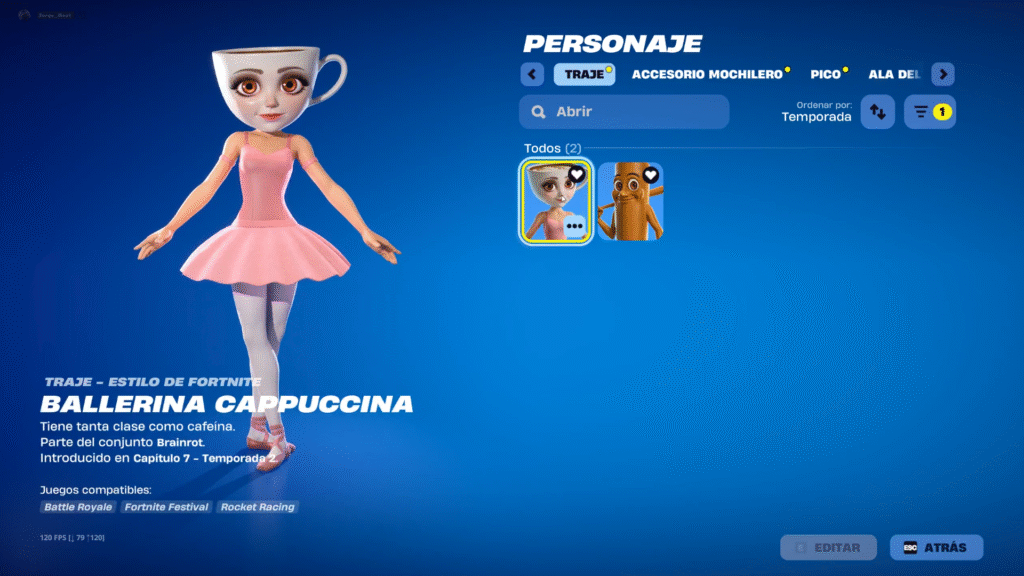
Task: Switch to the Traje tab
Action: (x=584, y=75)
